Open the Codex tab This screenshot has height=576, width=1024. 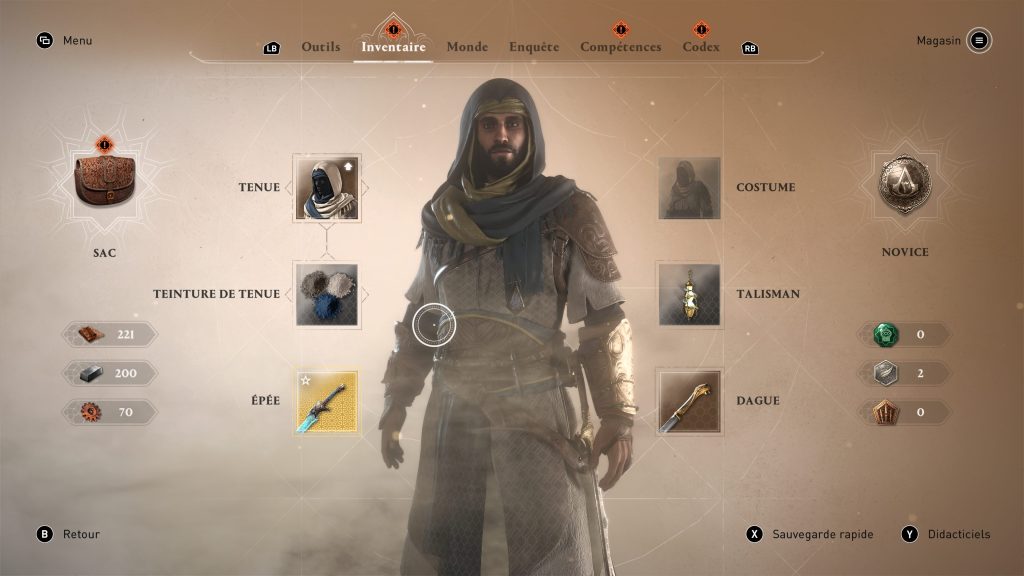point(701,47)
